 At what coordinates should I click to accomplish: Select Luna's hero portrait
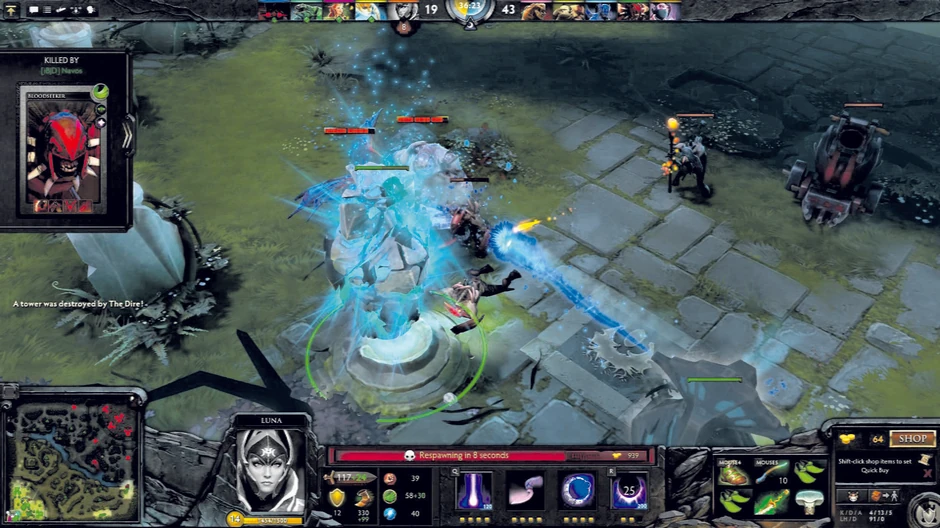(269, 469)
